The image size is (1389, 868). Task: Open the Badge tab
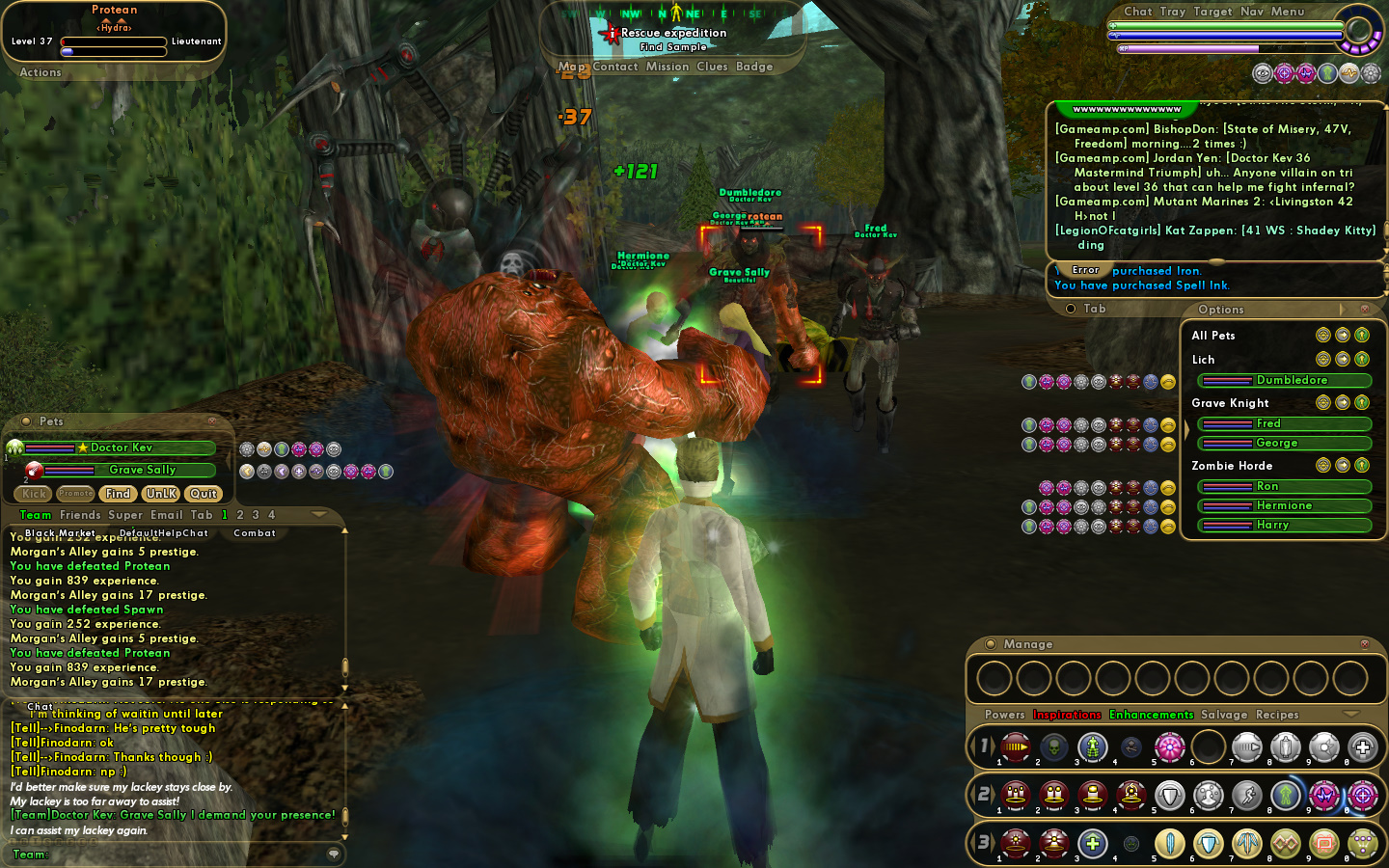pyautogui.click(x=754, y=67)
